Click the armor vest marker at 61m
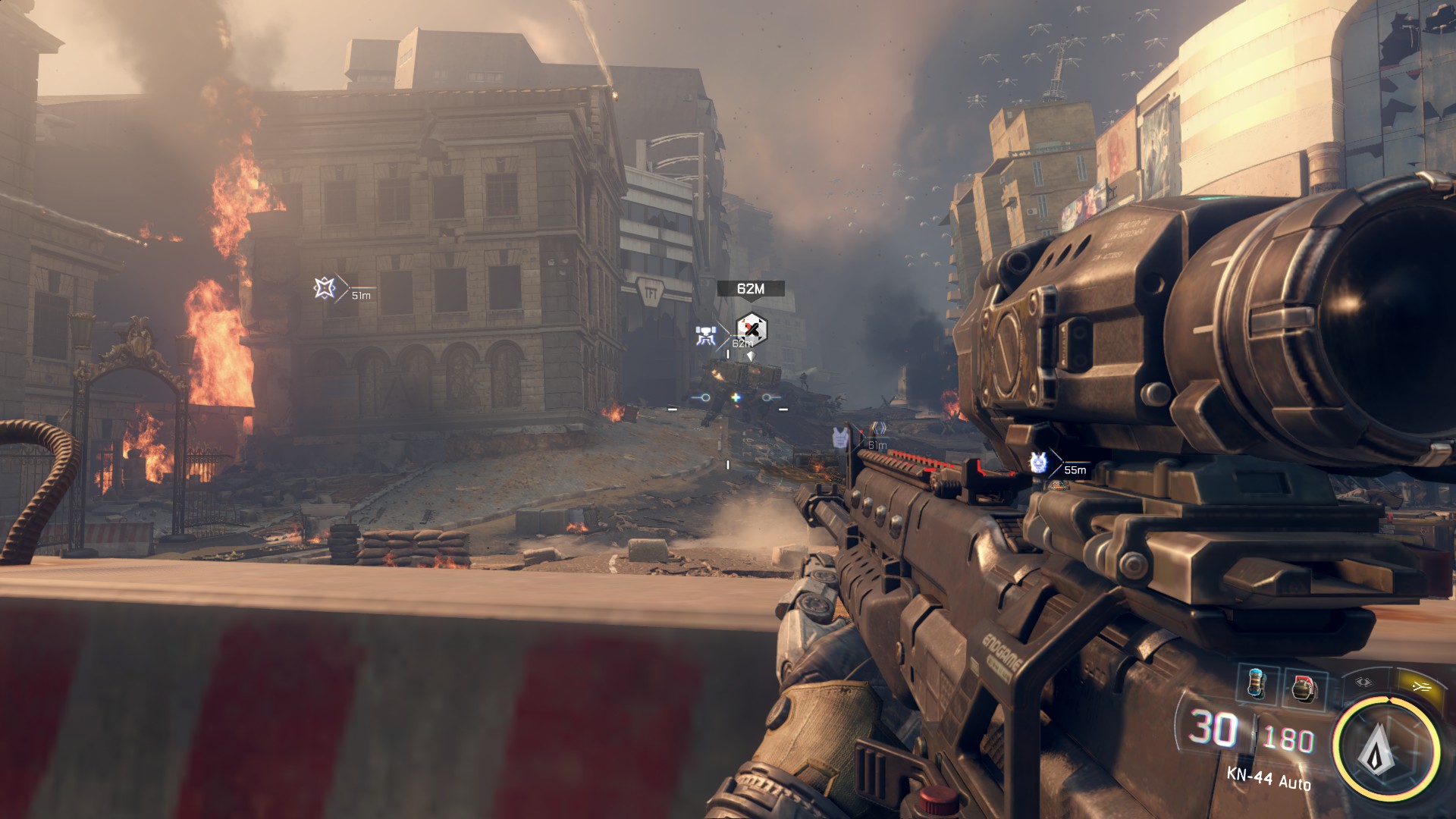 [x=839, y=438]
